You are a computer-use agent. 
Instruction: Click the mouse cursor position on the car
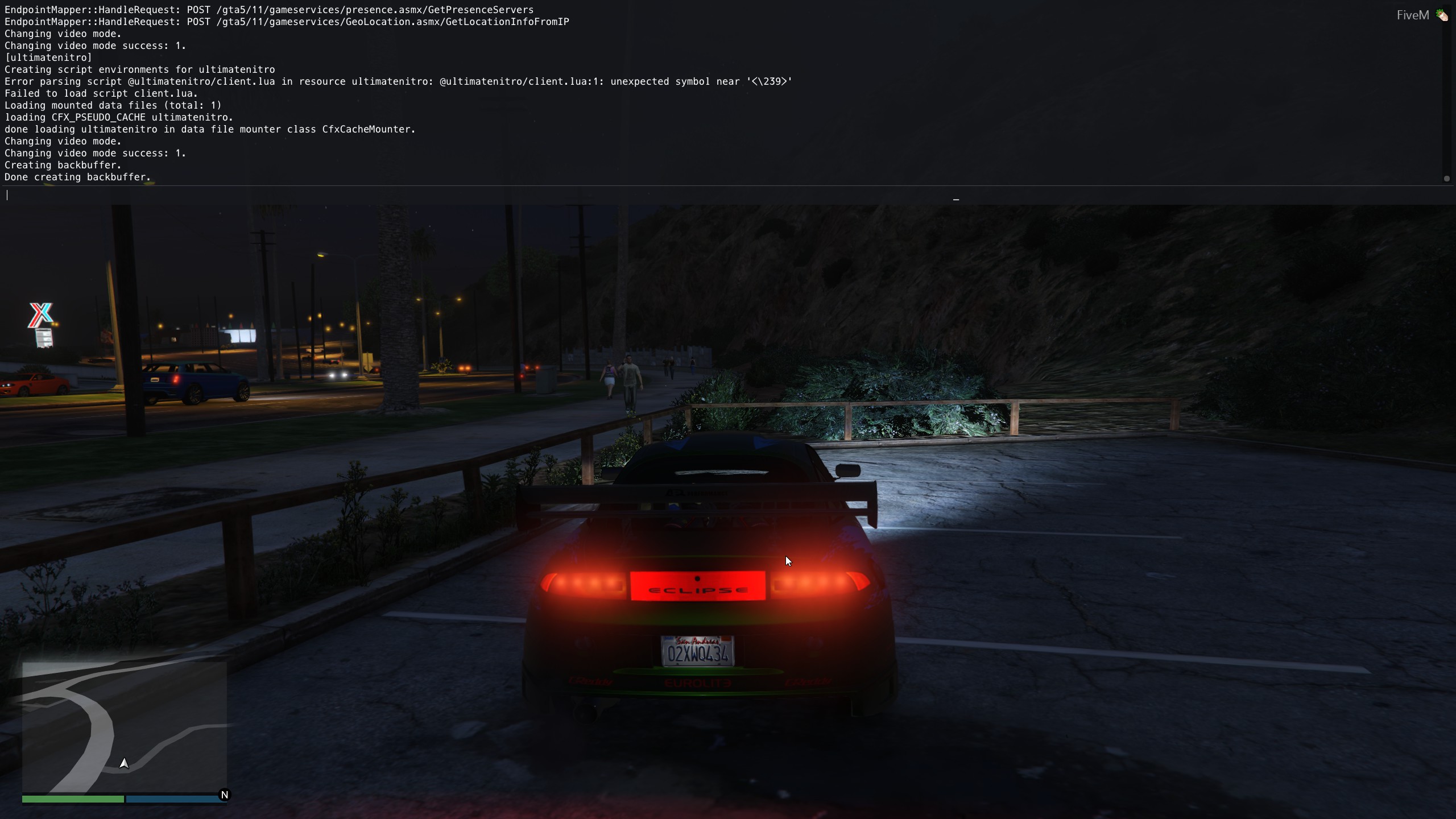point(788,561)
